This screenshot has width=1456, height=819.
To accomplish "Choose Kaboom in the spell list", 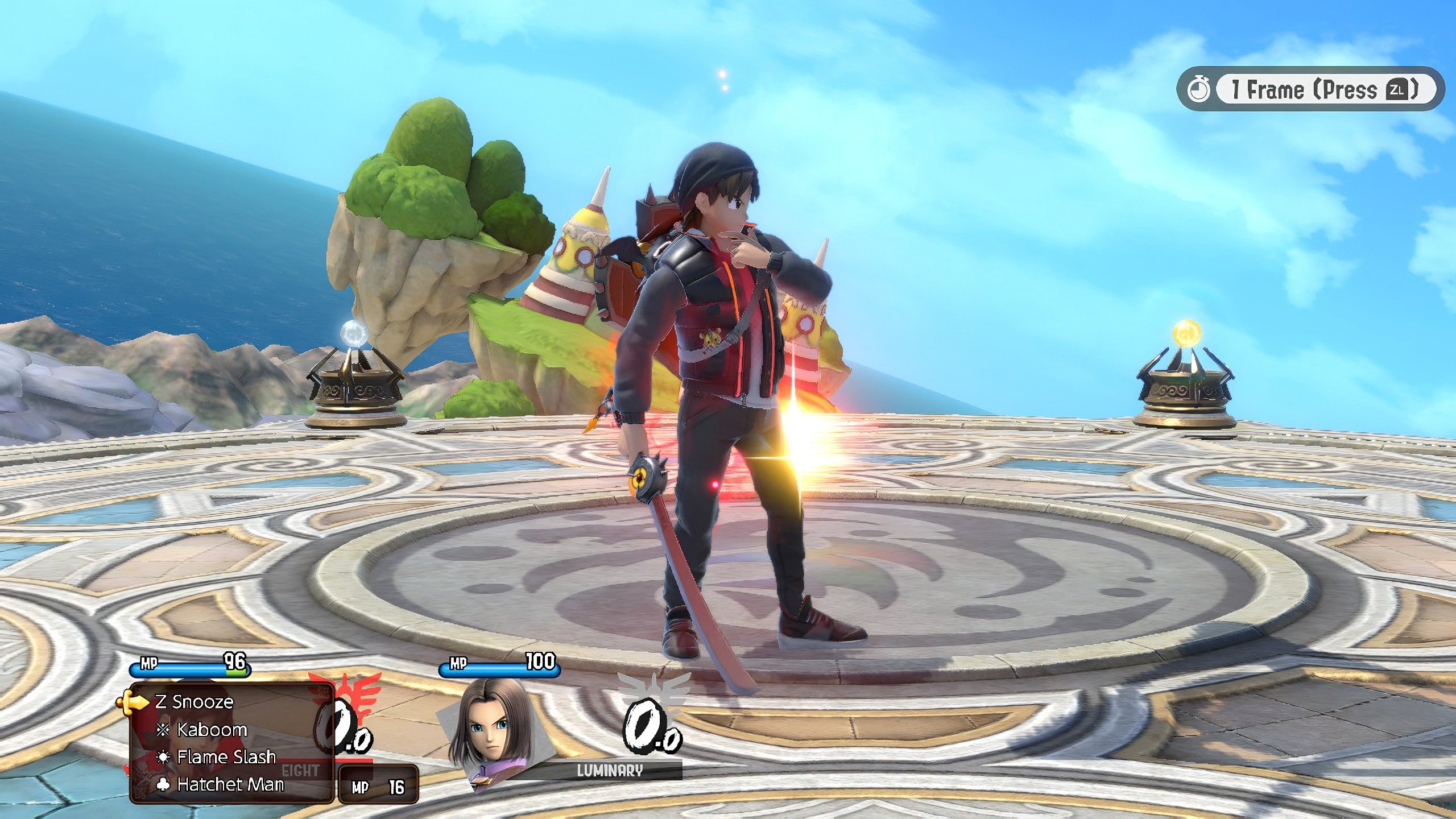I will pos(213,730).
